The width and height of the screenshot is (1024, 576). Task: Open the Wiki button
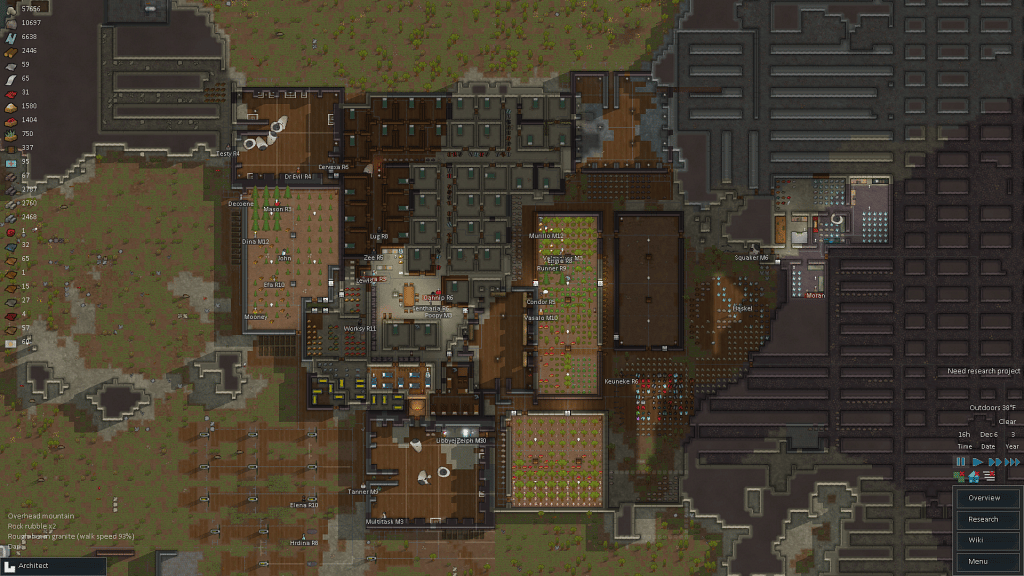pos(983,540)
